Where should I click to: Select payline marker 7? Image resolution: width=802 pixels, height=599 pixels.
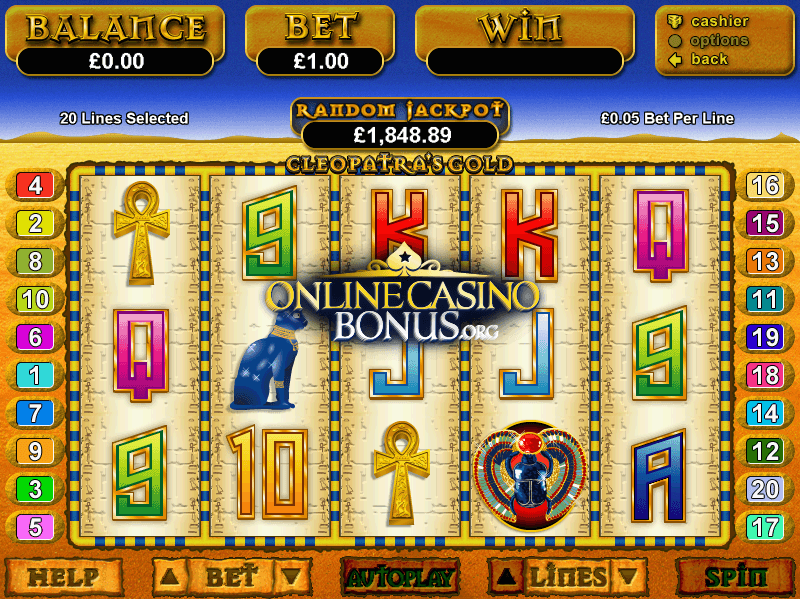[35, 413]
